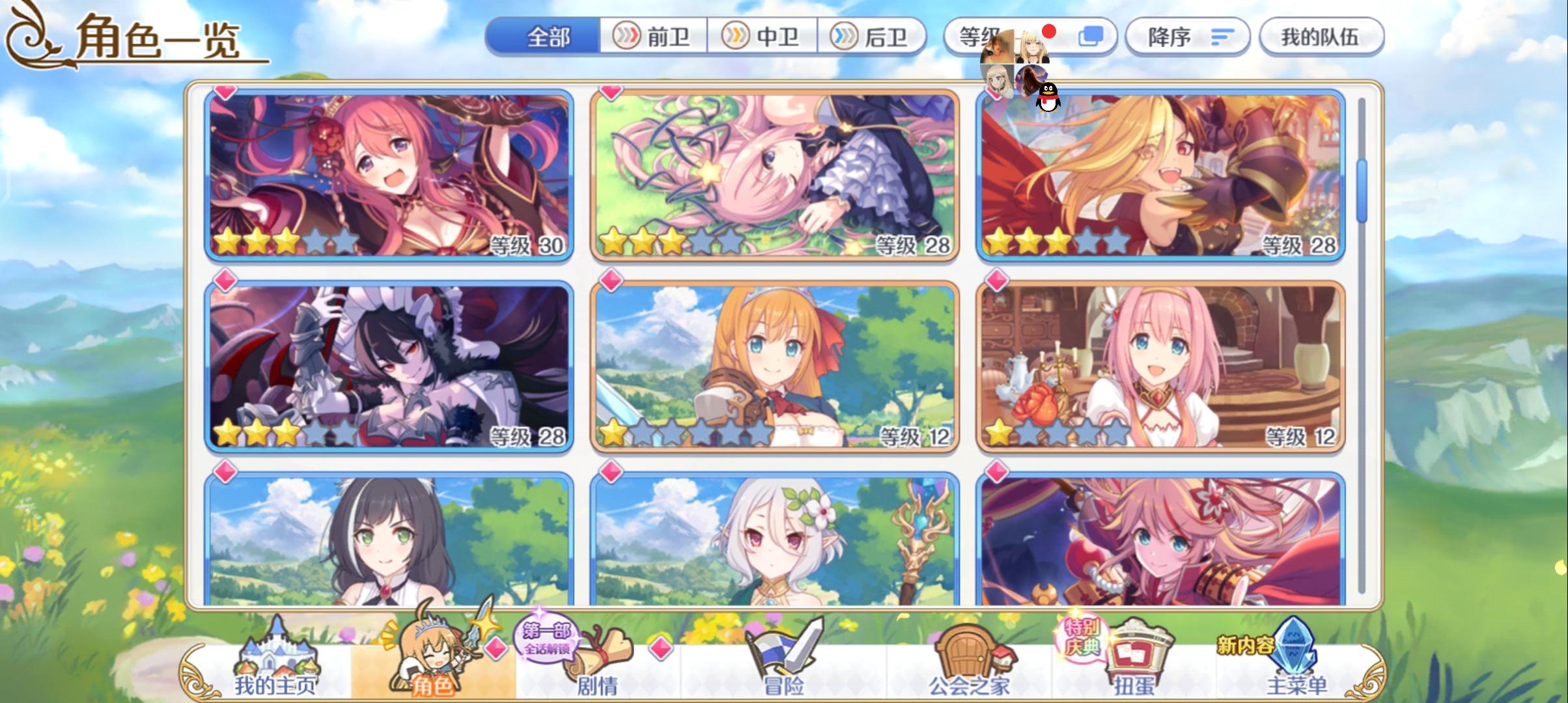Unfavorite the top-left level 30 character
The image size is (1568, 703).
[x=225, y=92]
